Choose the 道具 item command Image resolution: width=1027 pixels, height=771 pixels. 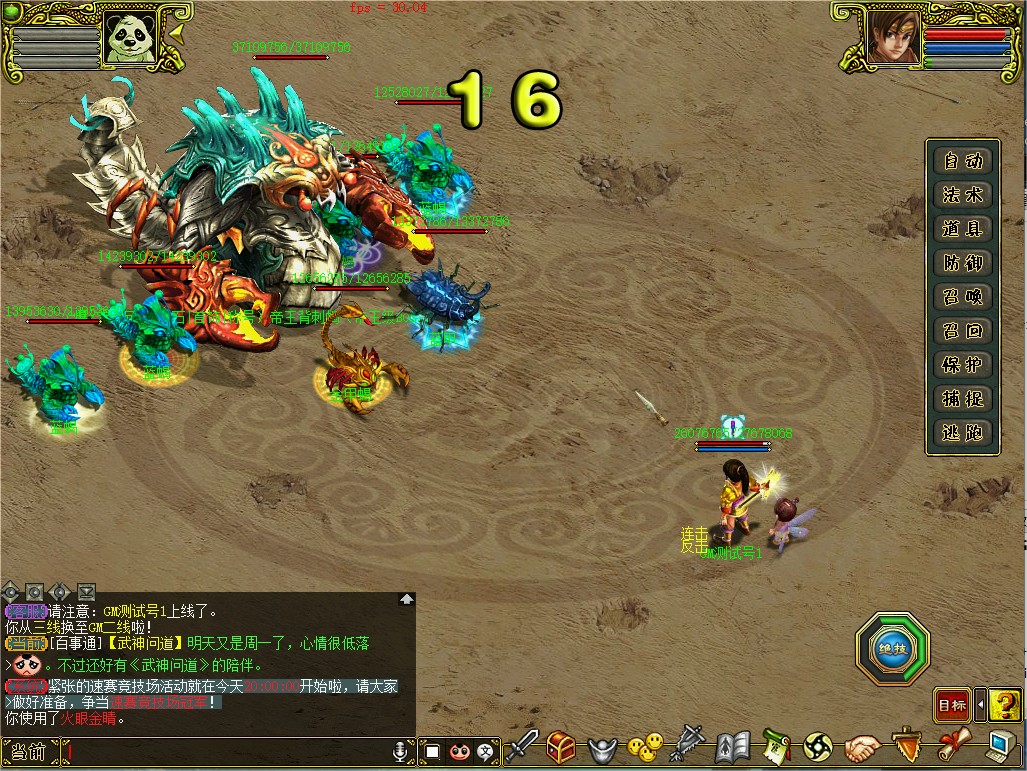[x=962, y=229]
